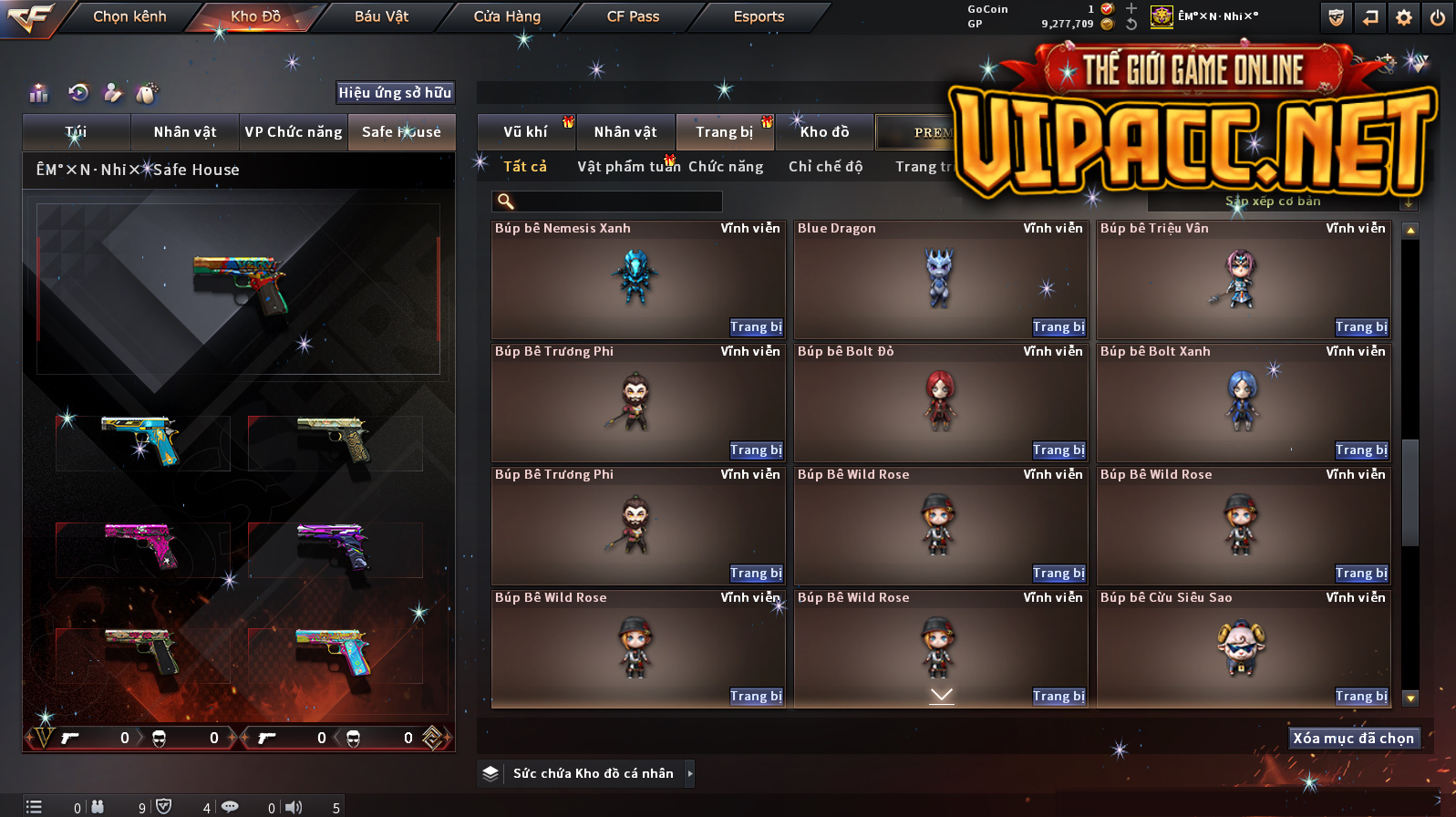Open the Cửa Hàng shop
The height and width of the screenshot is (817, 1456).
[x=507, y=16]
